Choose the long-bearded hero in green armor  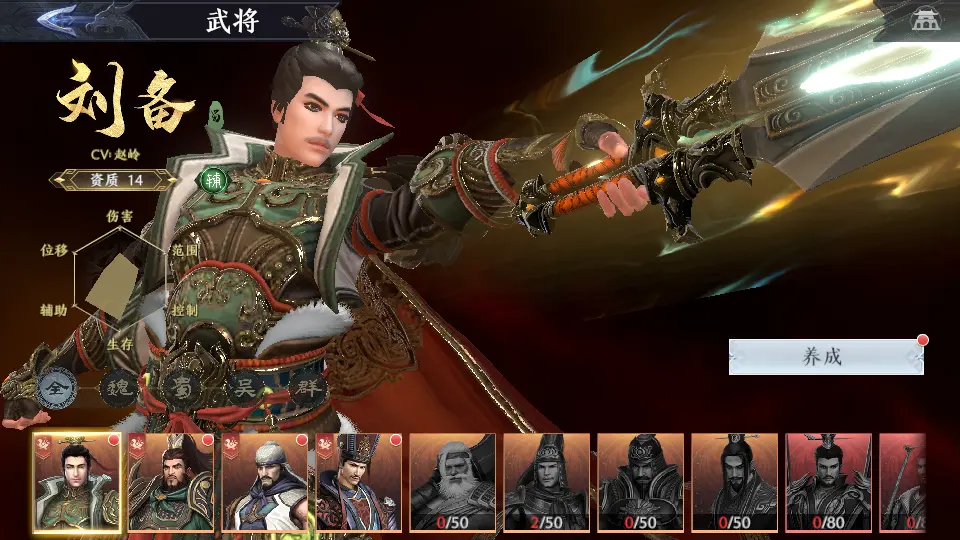170,482
